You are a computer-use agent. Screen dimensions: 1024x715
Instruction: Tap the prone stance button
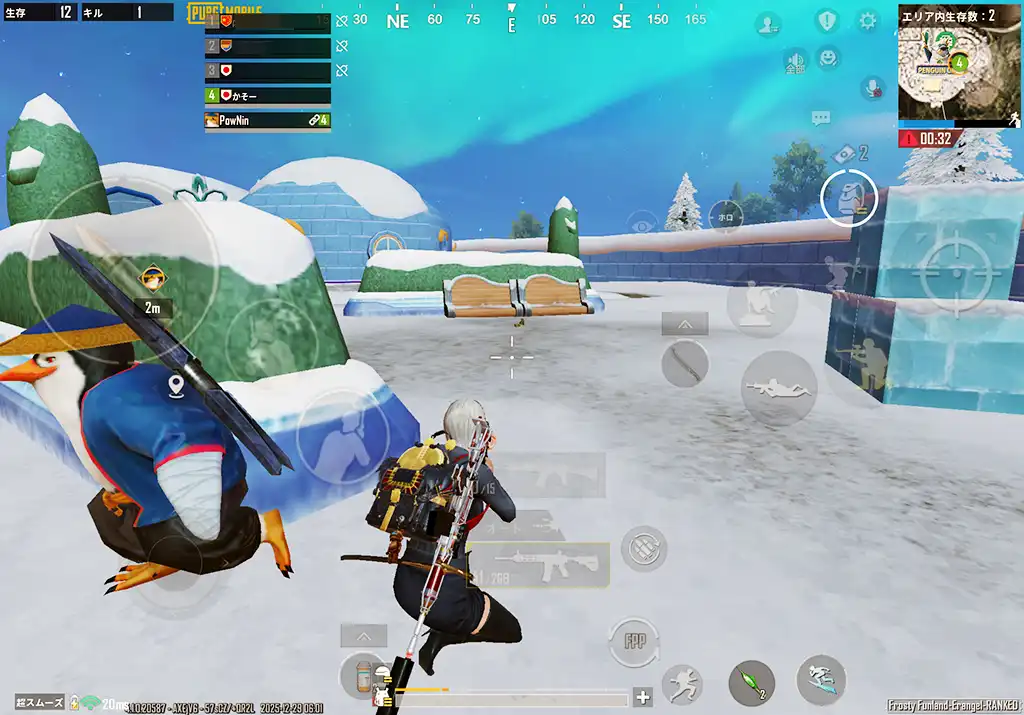(778, 387)
